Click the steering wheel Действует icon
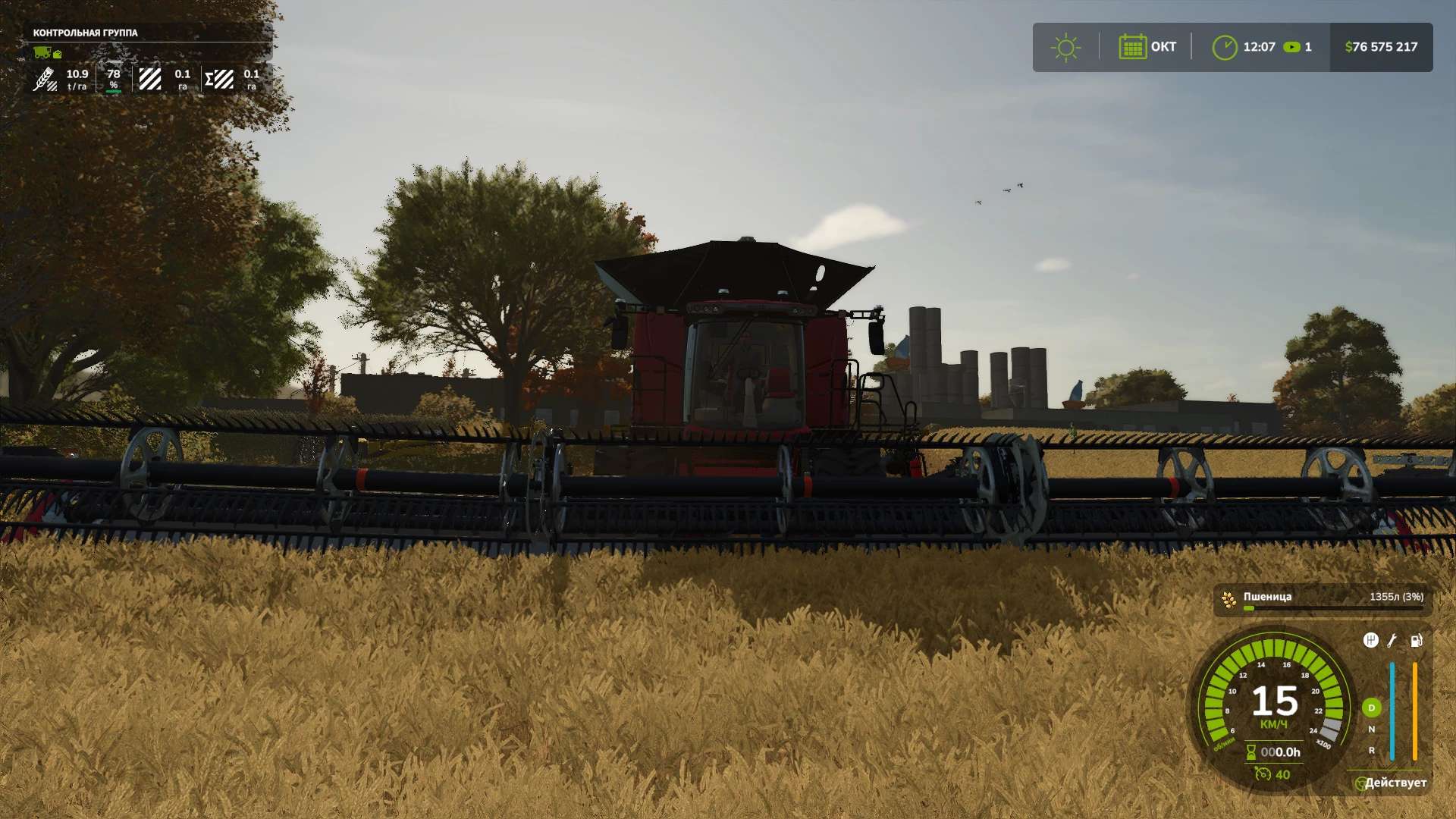This screenshot has width=1456, height=819. [1361, 783]
